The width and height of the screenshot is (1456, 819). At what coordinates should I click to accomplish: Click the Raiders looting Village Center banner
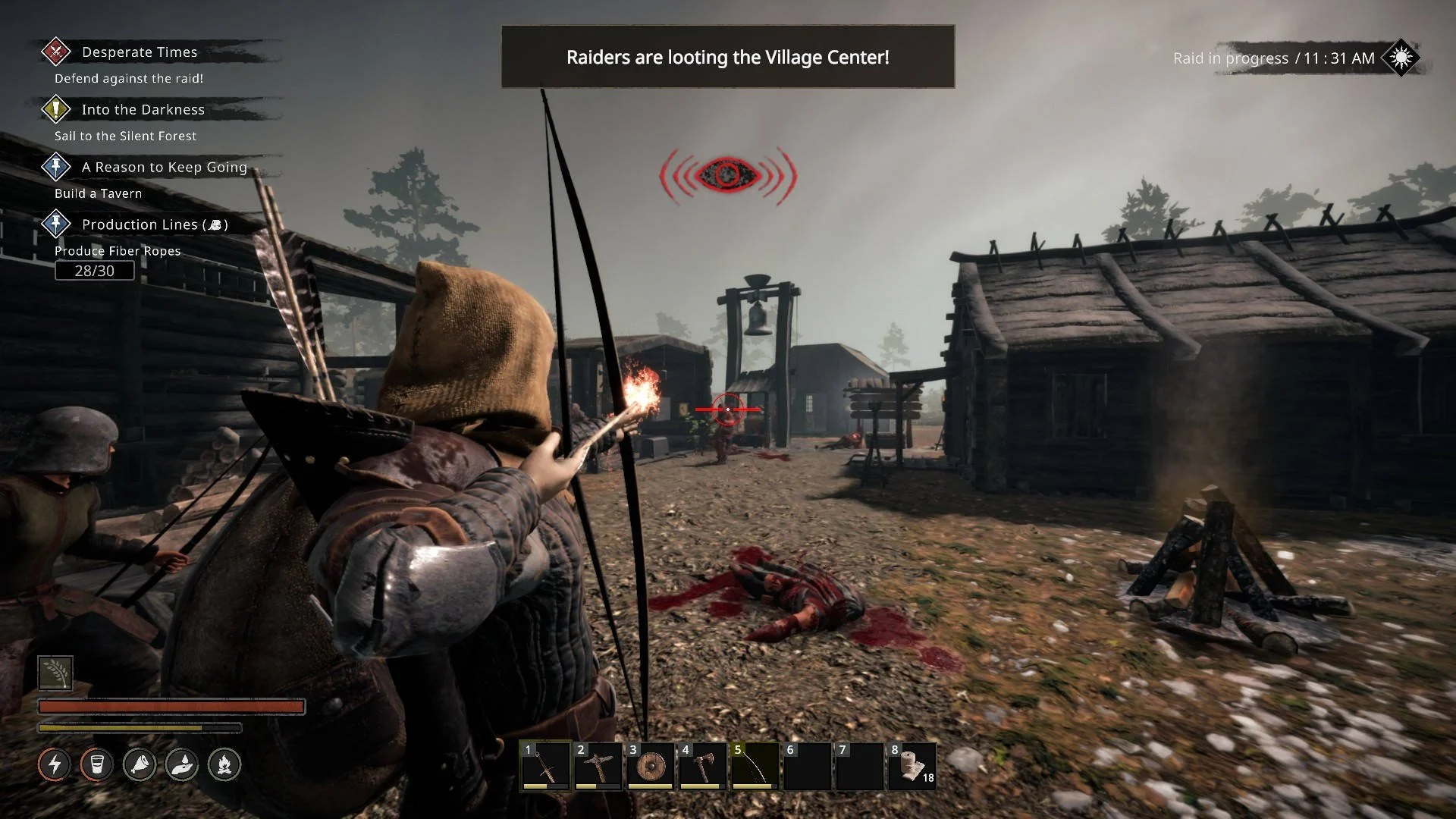coord(727,58)
